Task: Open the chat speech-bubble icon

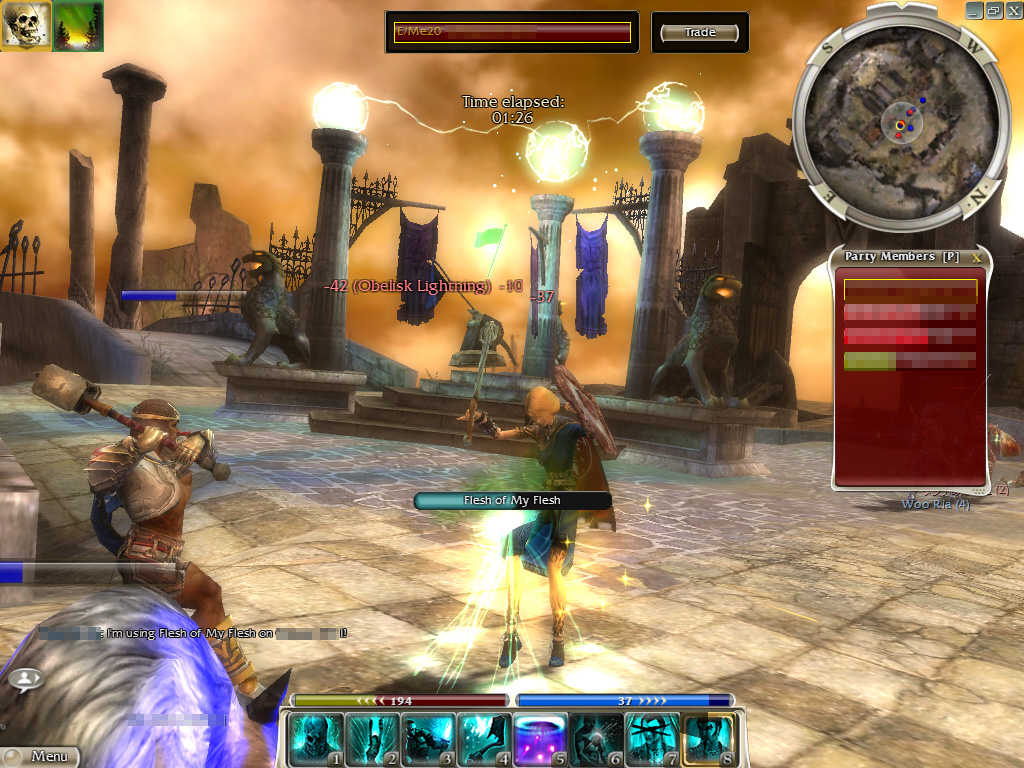Action: 26,679
